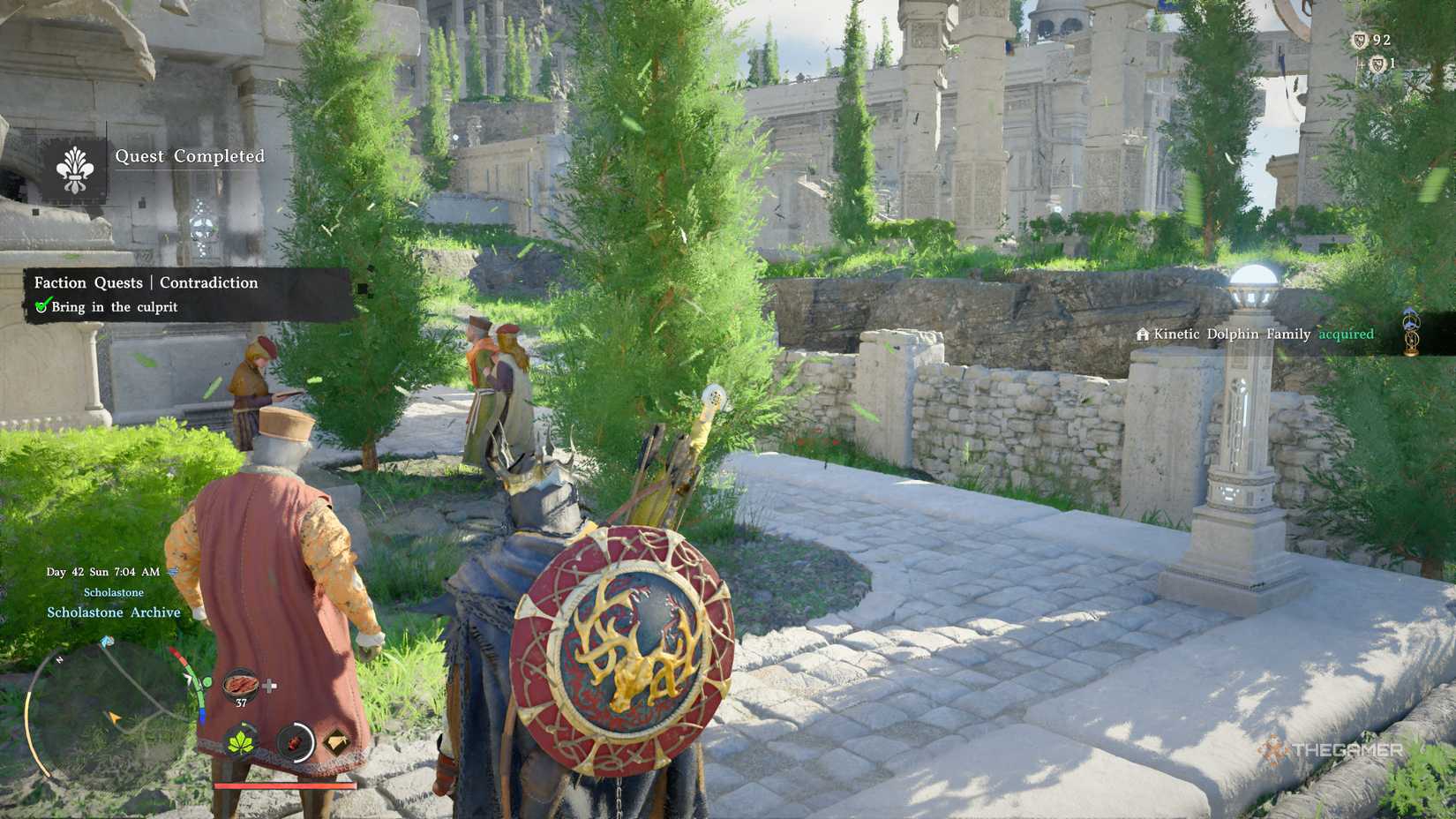1456x819 pixels.
Task: Click the red health bar
Action: point(283,785)
